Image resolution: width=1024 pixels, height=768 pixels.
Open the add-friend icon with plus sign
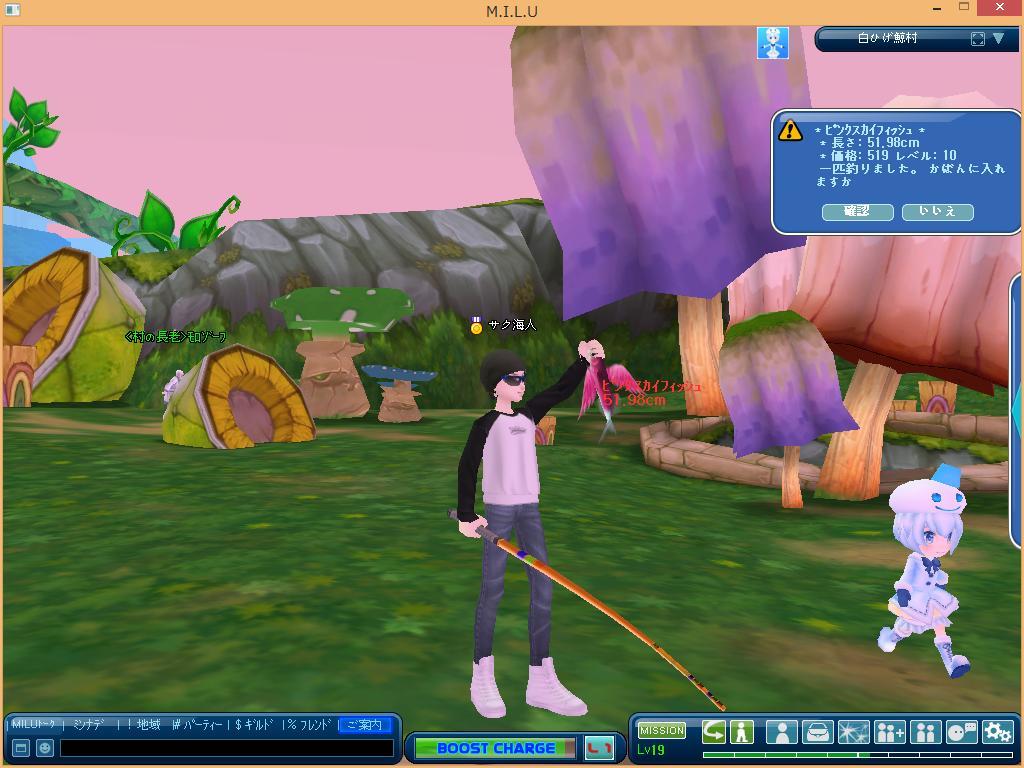(889, 732)
